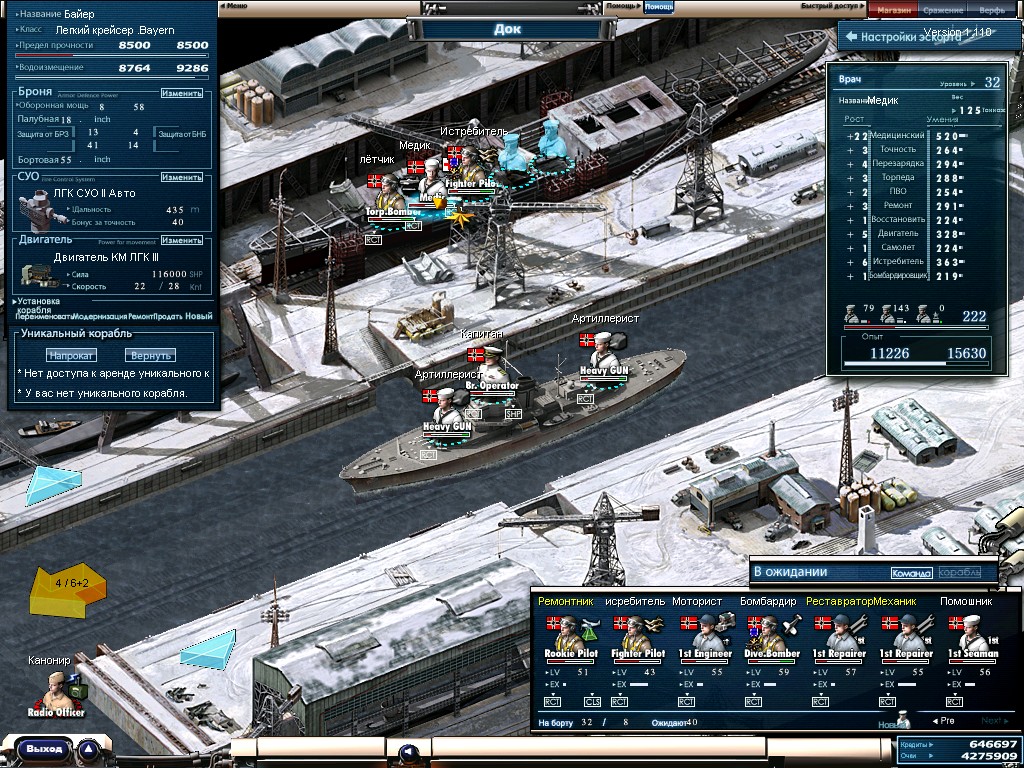Change engine with Двигатель Изменить button
Screen dimensions: 1024x768
pyautogui.click(x=182, y=240)
